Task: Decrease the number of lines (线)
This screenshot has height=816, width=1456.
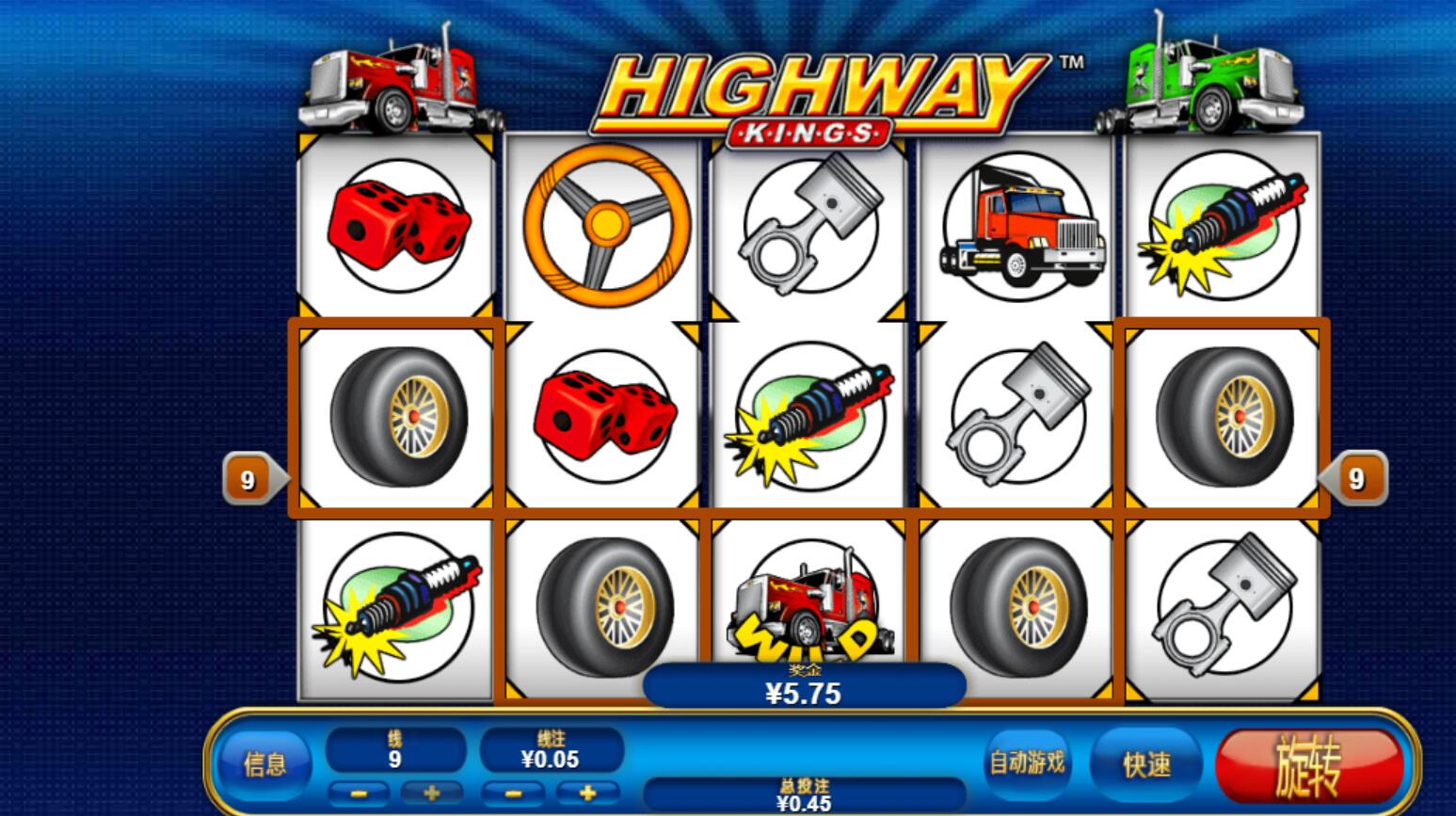Action: (x=358, y=793)
